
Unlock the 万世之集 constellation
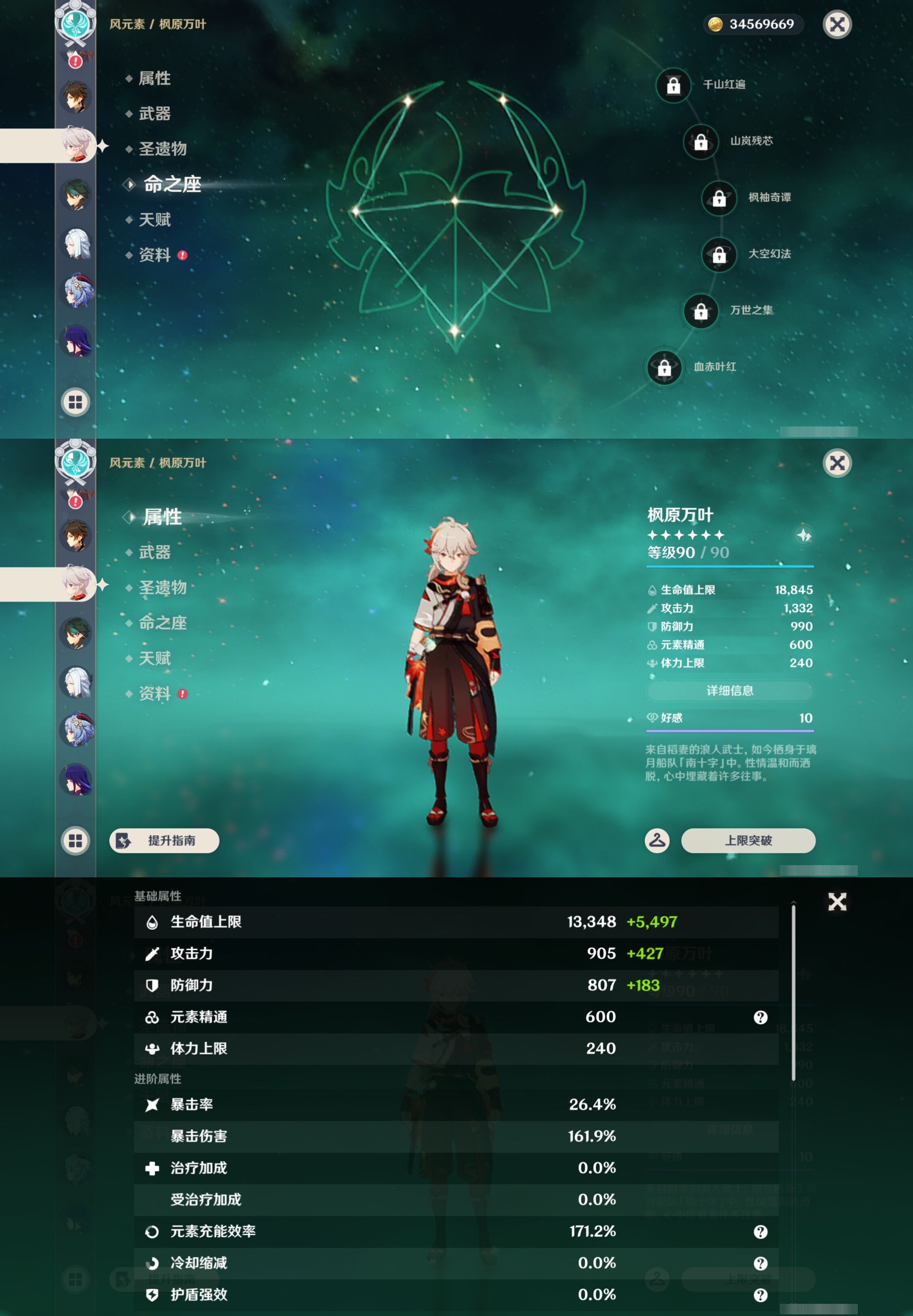[x=701, y=311]
